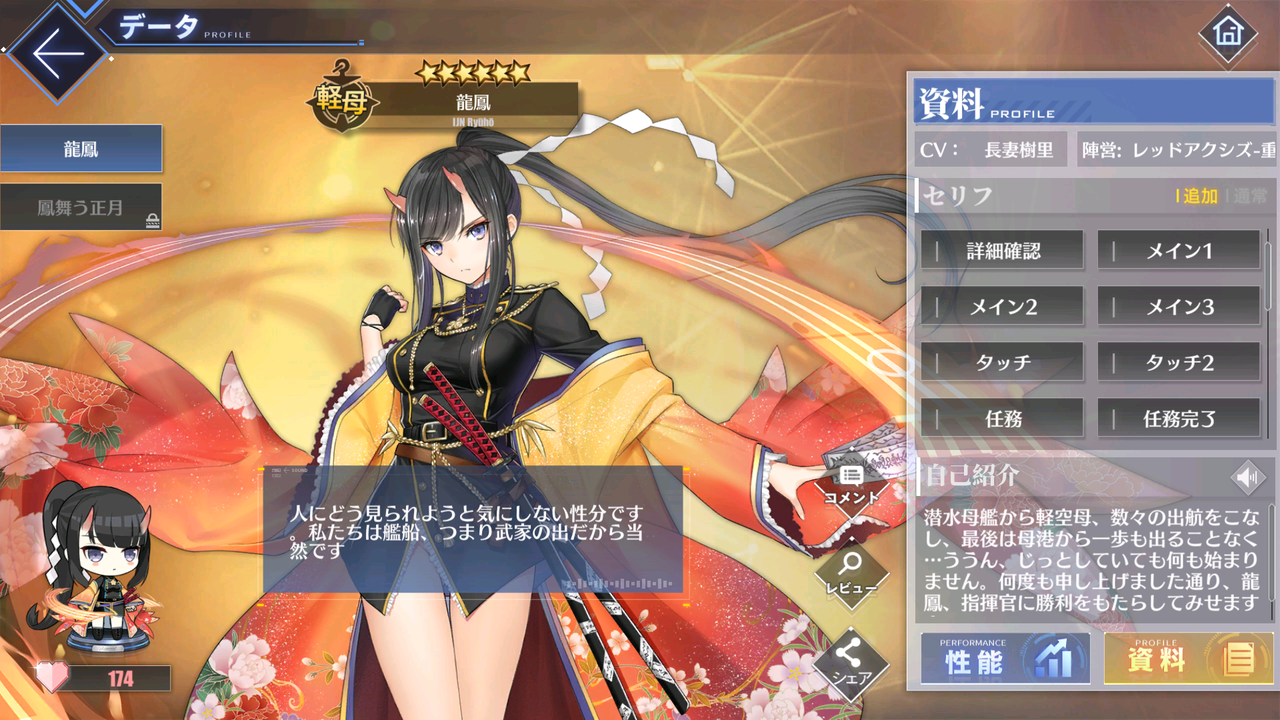
Task: Play the 詳細確認 voice line
Action: click(1004, 250)
